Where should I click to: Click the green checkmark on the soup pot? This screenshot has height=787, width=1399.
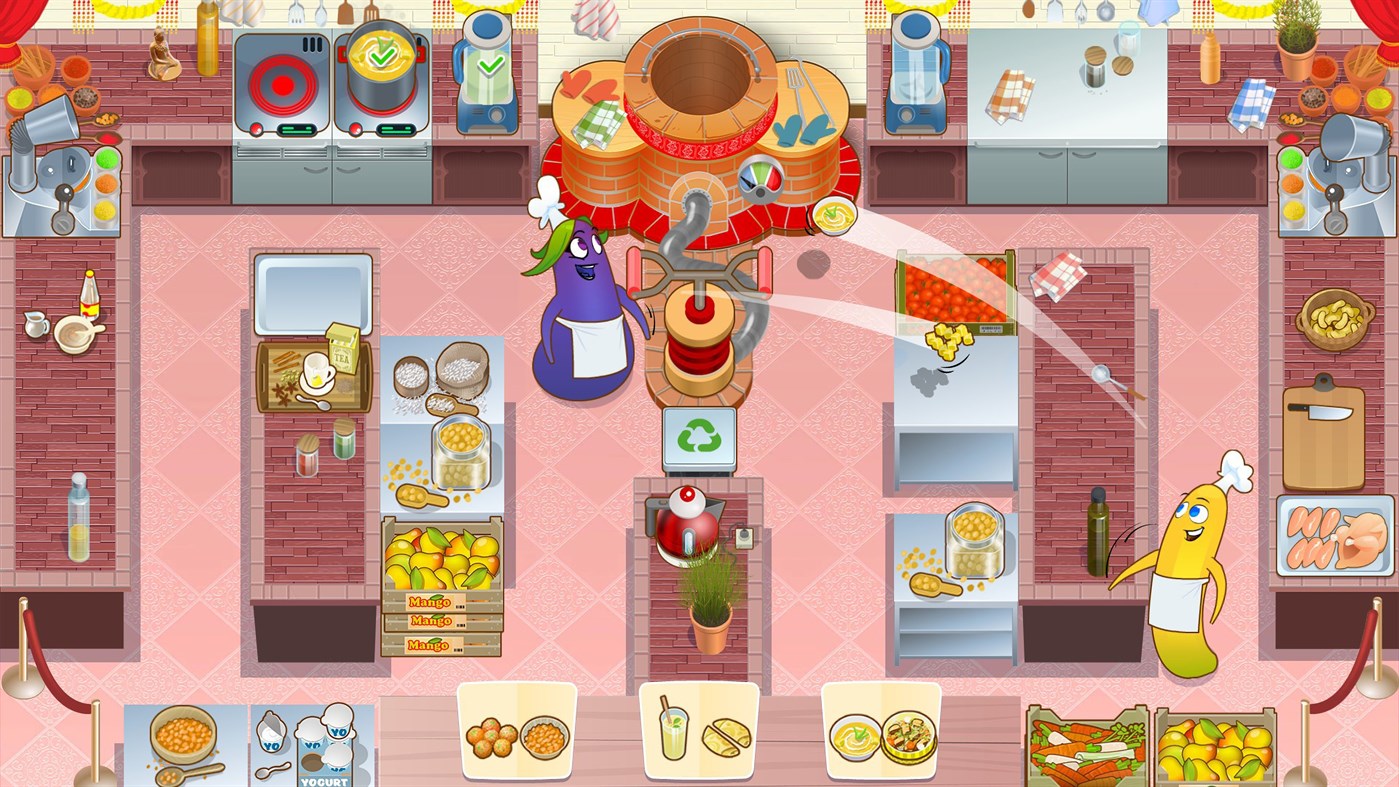click(x=381, y=57)
